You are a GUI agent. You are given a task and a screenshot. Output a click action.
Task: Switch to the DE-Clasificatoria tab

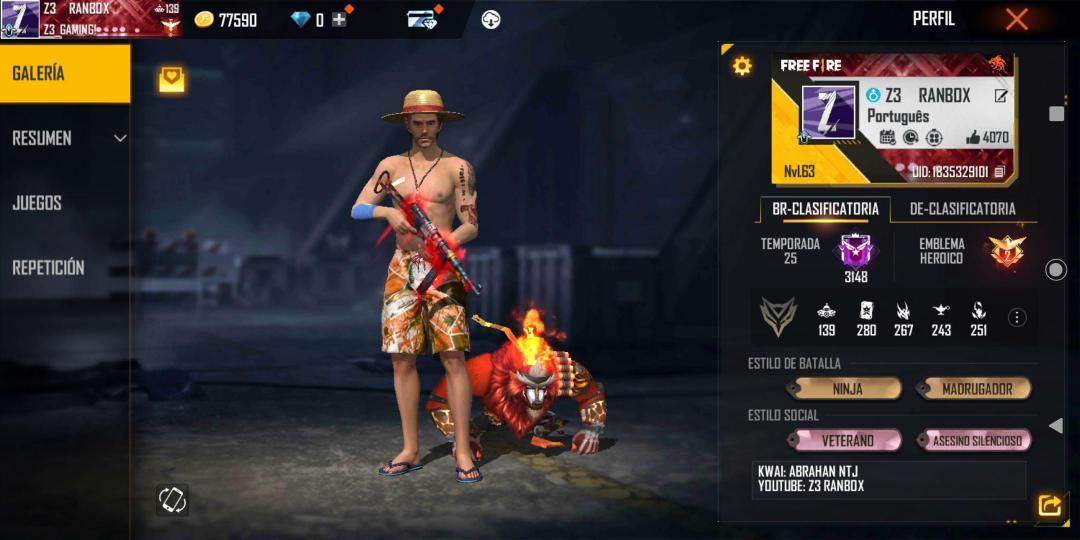point(962,209)
